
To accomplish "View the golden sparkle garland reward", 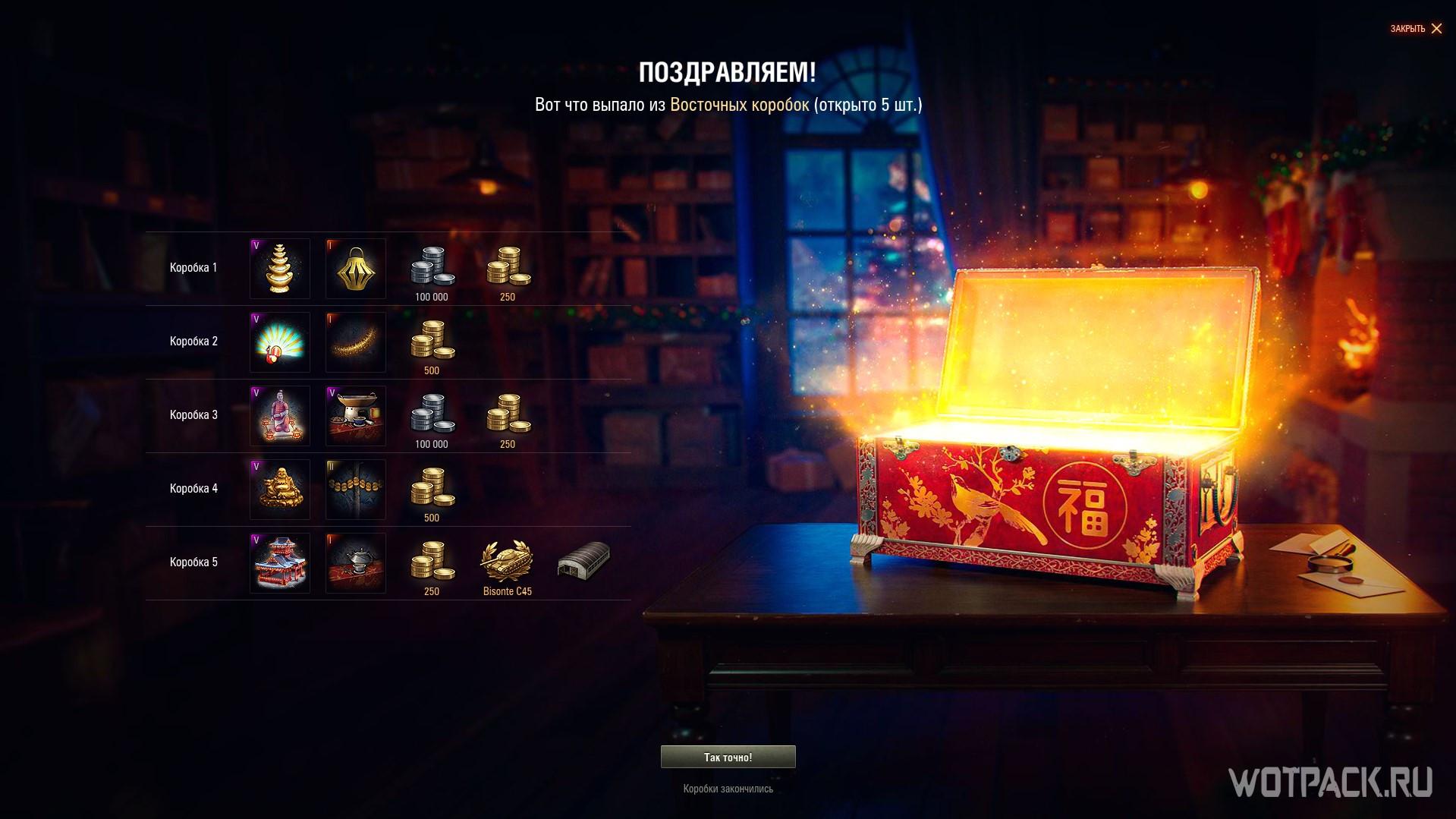I will coord(356,342).
